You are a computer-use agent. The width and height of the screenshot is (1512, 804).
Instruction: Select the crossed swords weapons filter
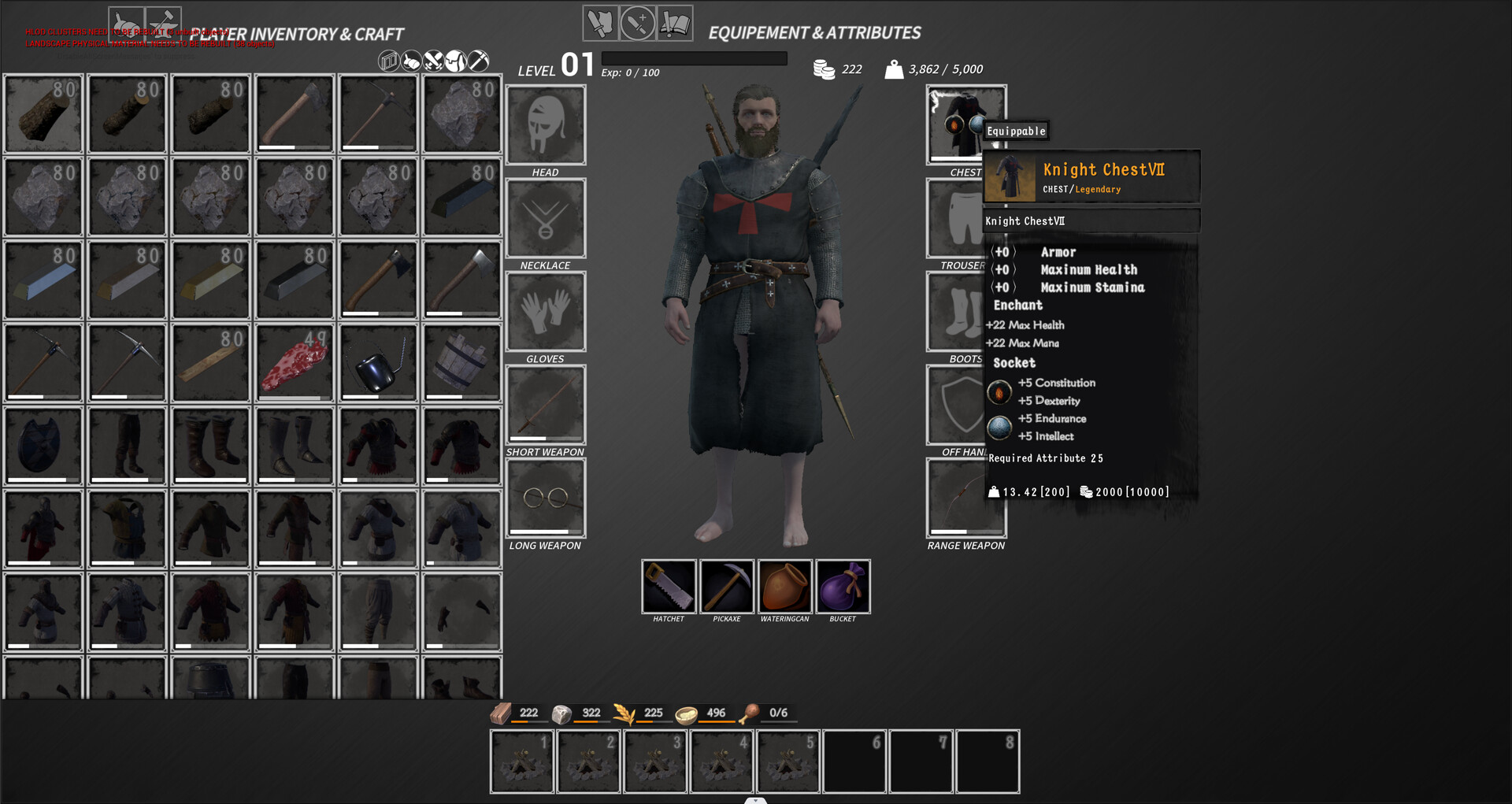pos(432,61)
